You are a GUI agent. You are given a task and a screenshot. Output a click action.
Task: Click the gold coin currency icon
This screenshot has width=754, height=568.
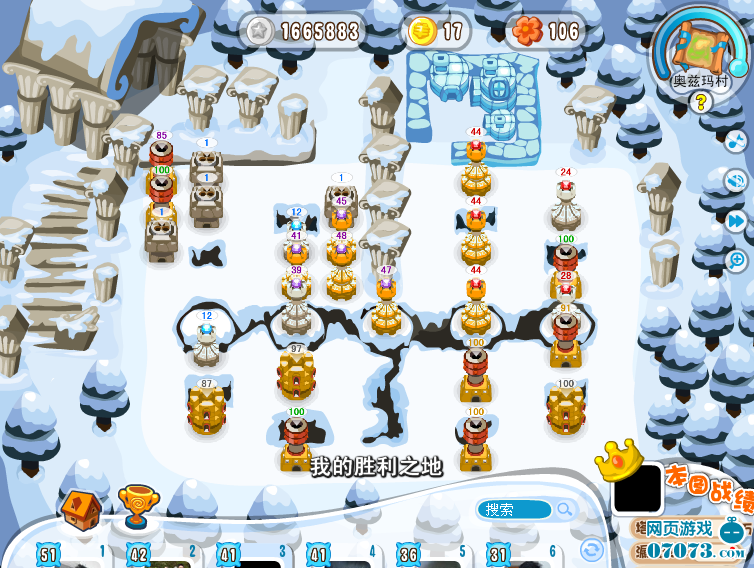421,31
